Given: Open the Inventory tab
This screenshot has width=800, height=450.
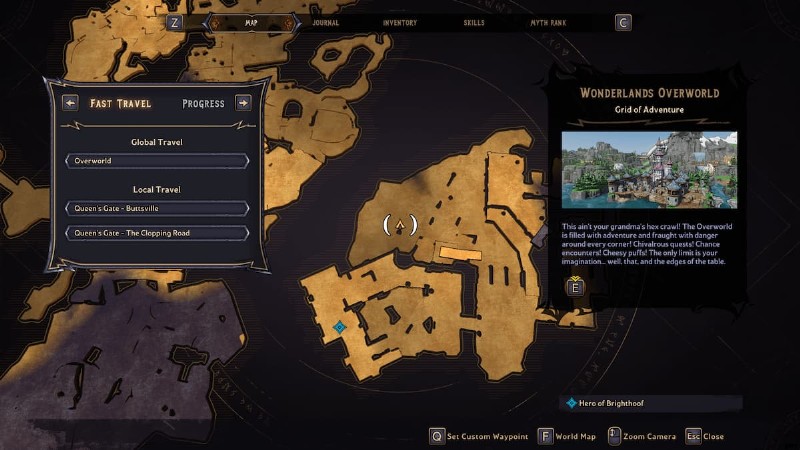Looking at the screenshot, I should [400, 22].
